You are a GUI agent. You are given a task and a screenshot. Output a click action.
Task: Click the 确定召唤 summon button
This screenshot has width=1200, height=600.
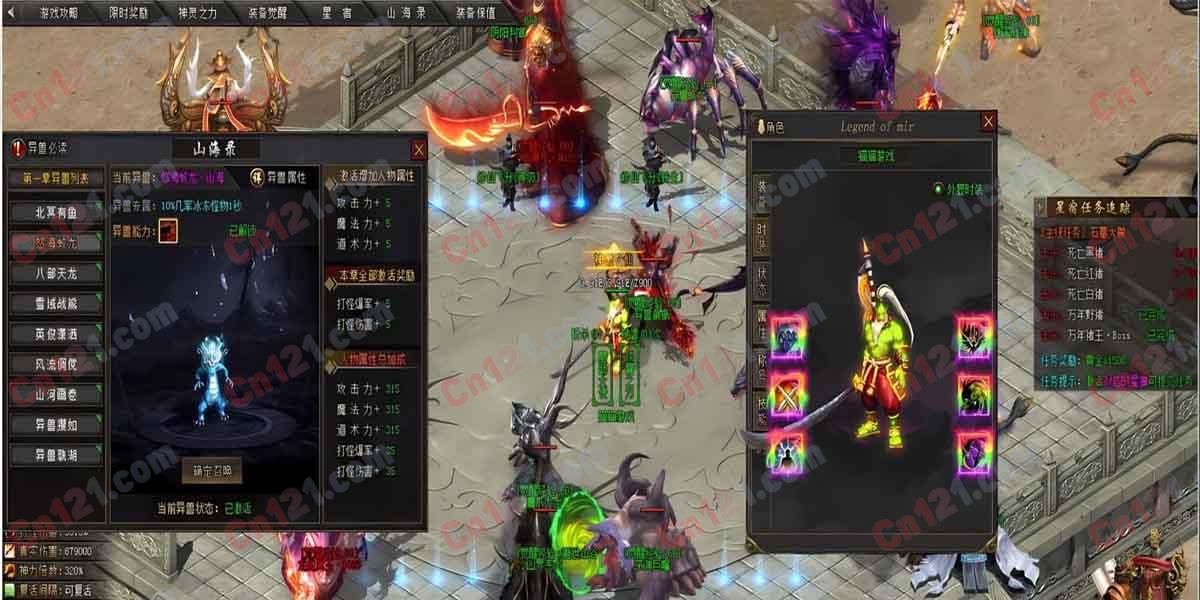tap(211, 471)
